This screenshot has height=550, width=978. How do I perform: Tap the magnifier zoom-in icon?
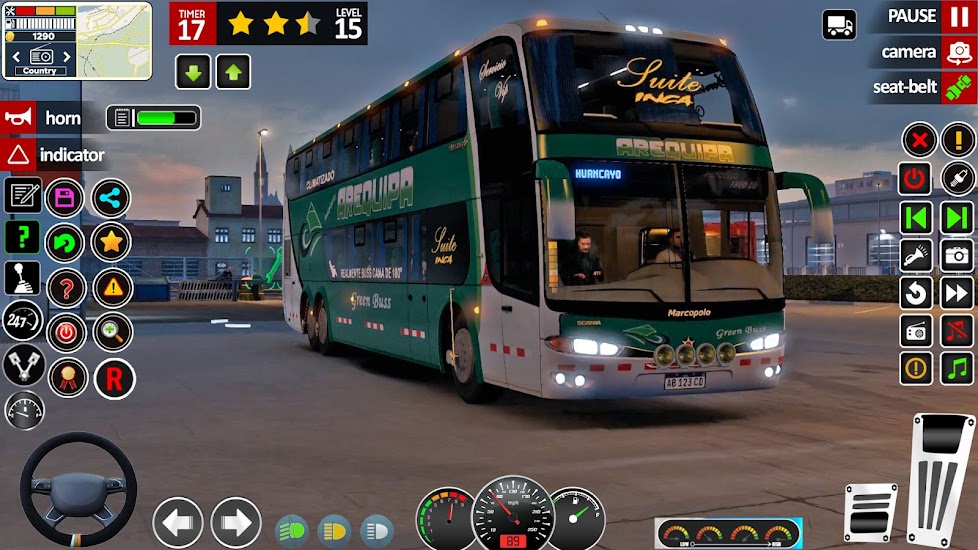point(112,332)
